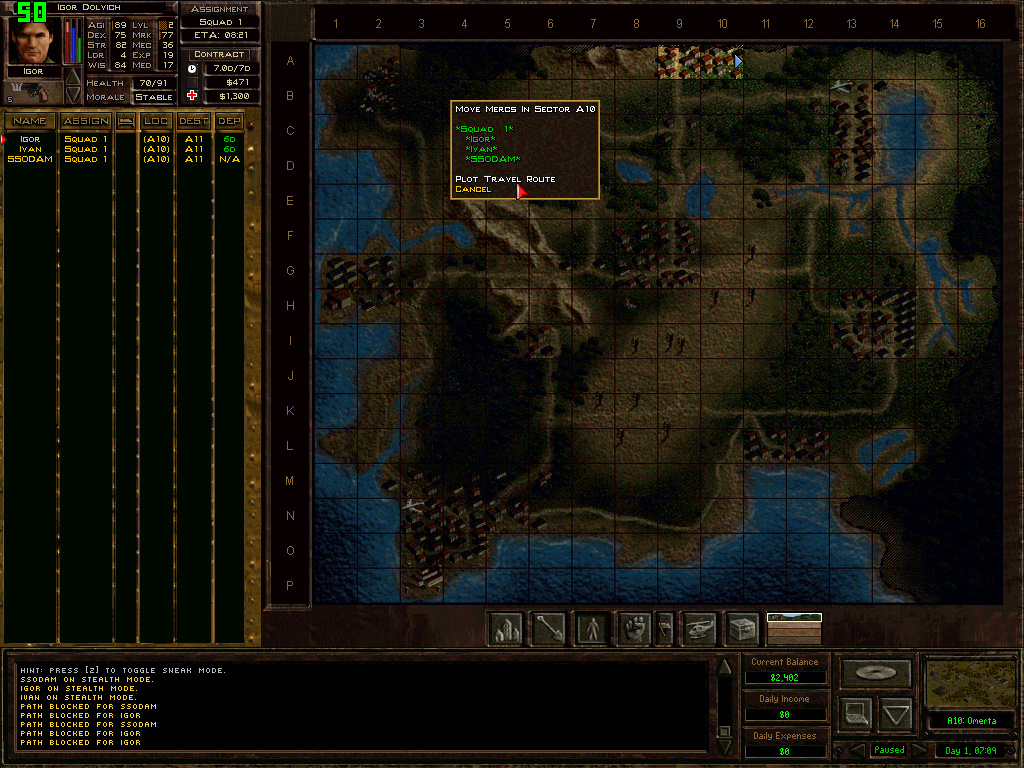Image resolution: width=1024 pixels, height=768 pixels.
Task: Sort the team list by Name column
Action: point(30,121)
